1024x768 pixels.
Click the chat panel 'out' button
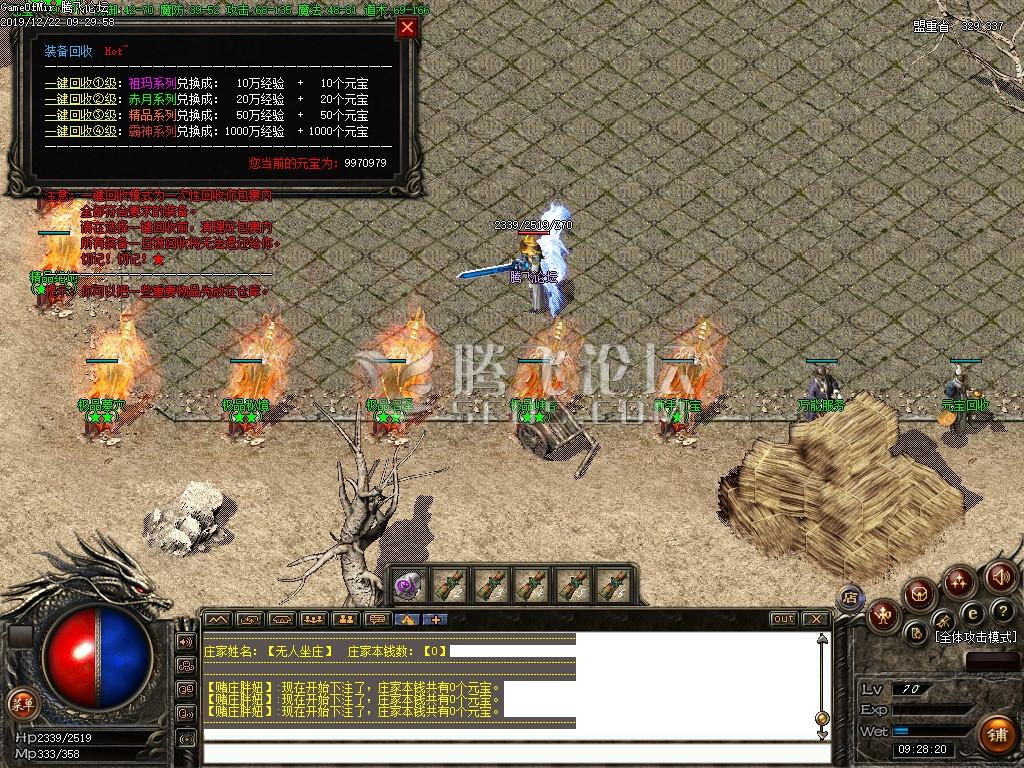[783, 619]
